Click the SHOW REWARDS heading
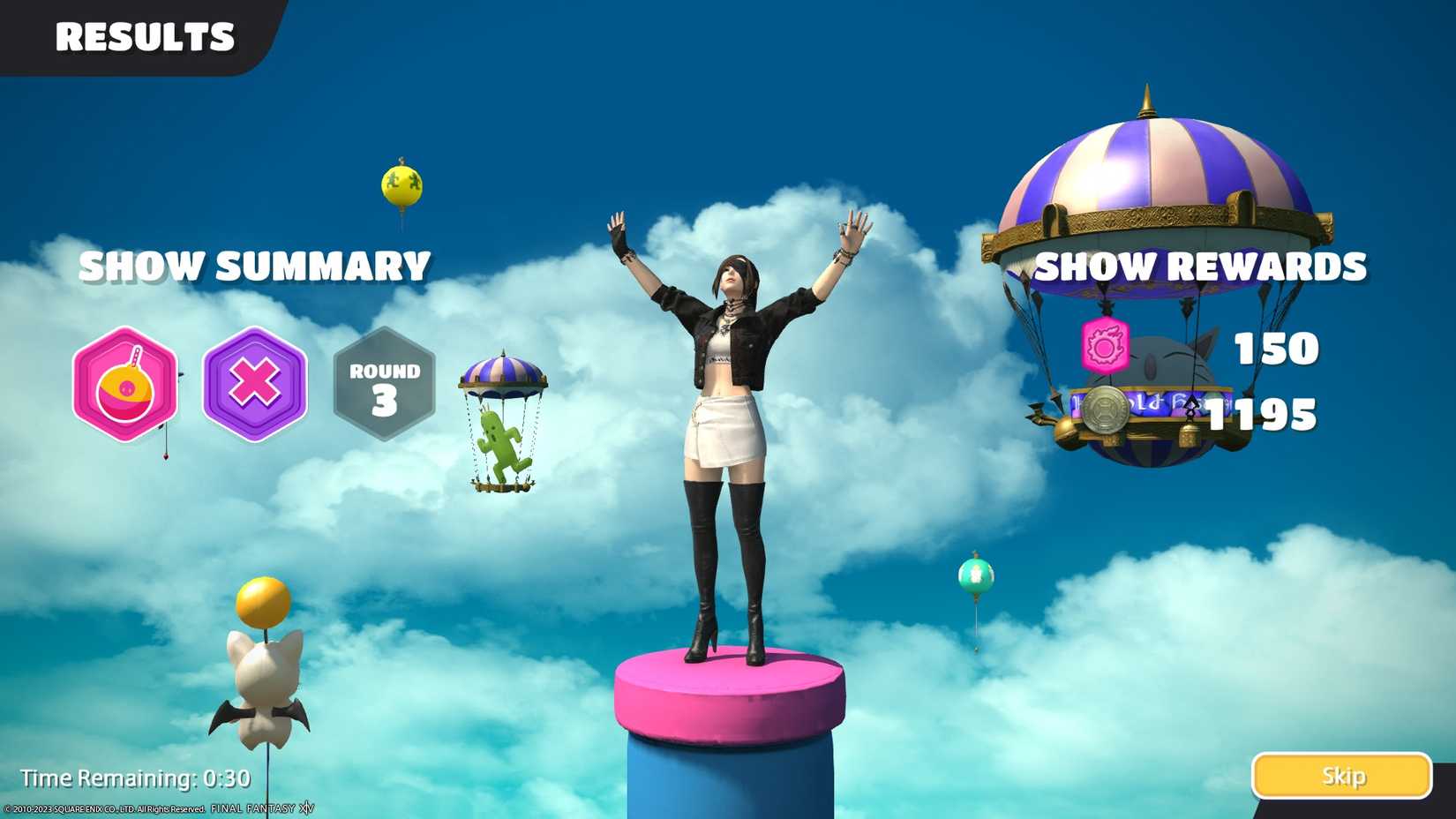 pos(1200,266)
